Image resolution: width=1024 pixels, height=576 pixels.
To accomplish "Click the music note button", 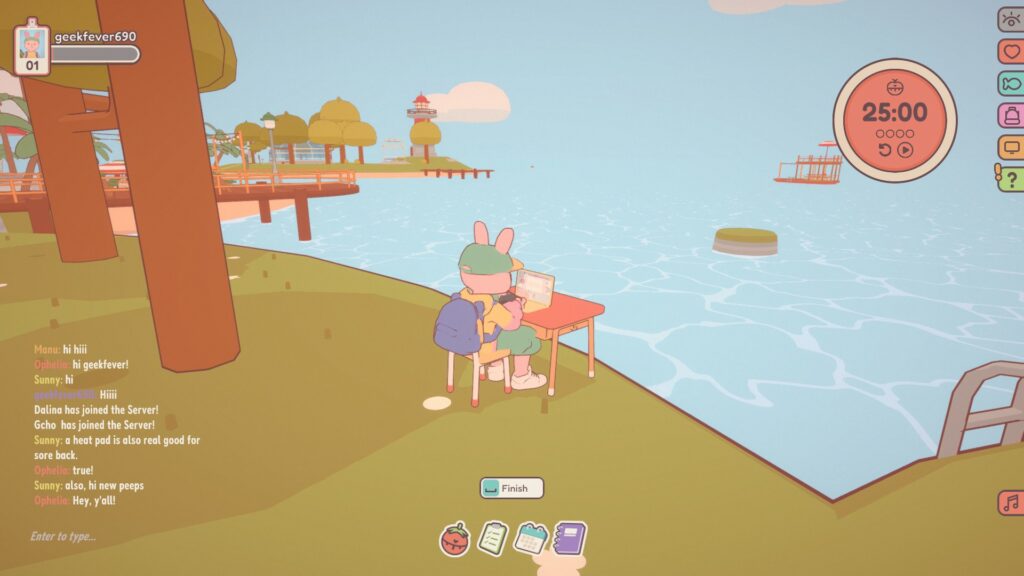I will 1010,502.
